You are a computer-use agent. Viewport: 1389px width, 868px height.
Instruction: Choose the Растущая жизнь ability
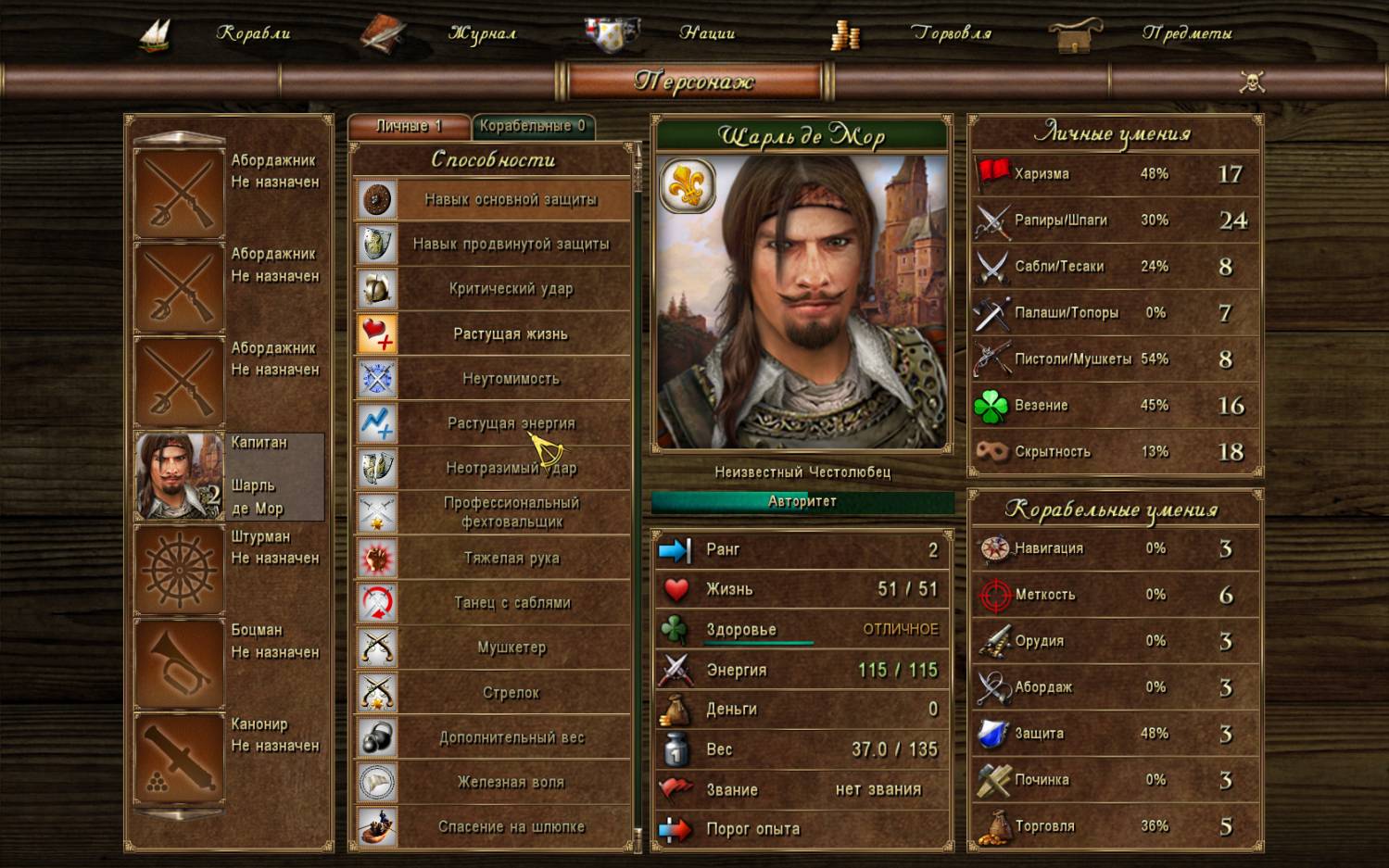tap(511, 333)
